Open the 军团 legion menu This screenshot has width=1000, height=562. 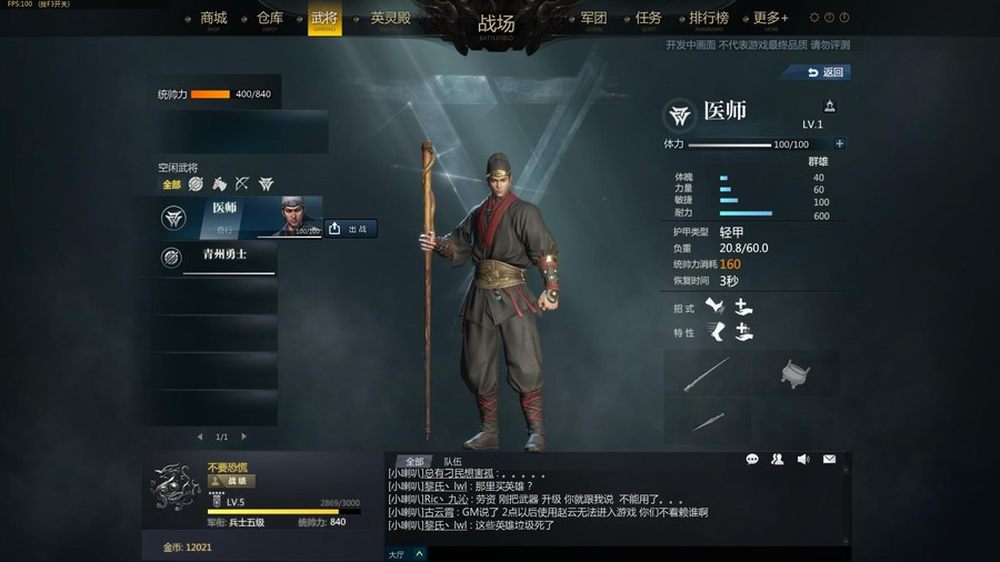tap(593, 18)
